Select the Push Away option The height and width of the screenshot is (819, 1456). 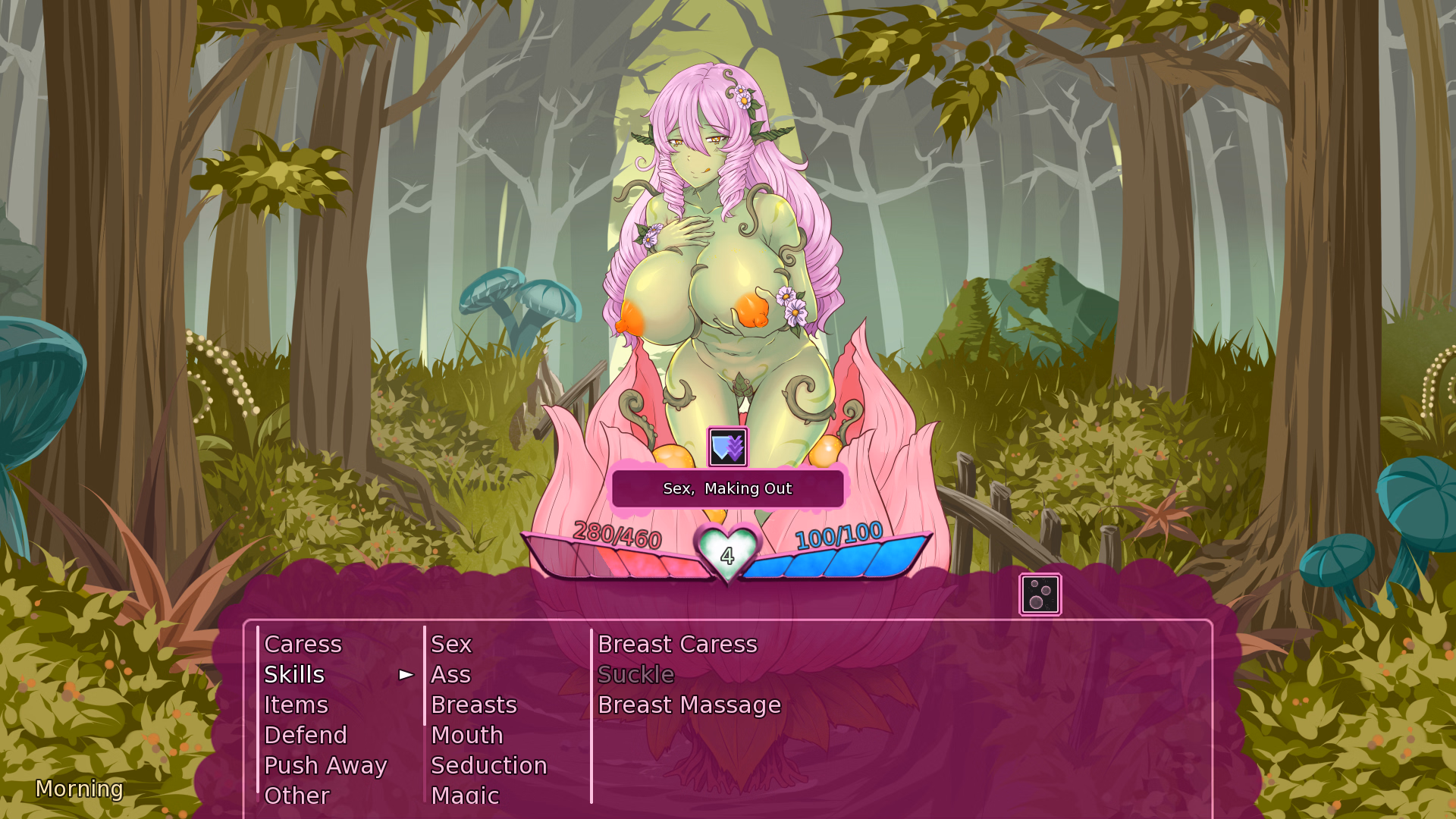325,765
